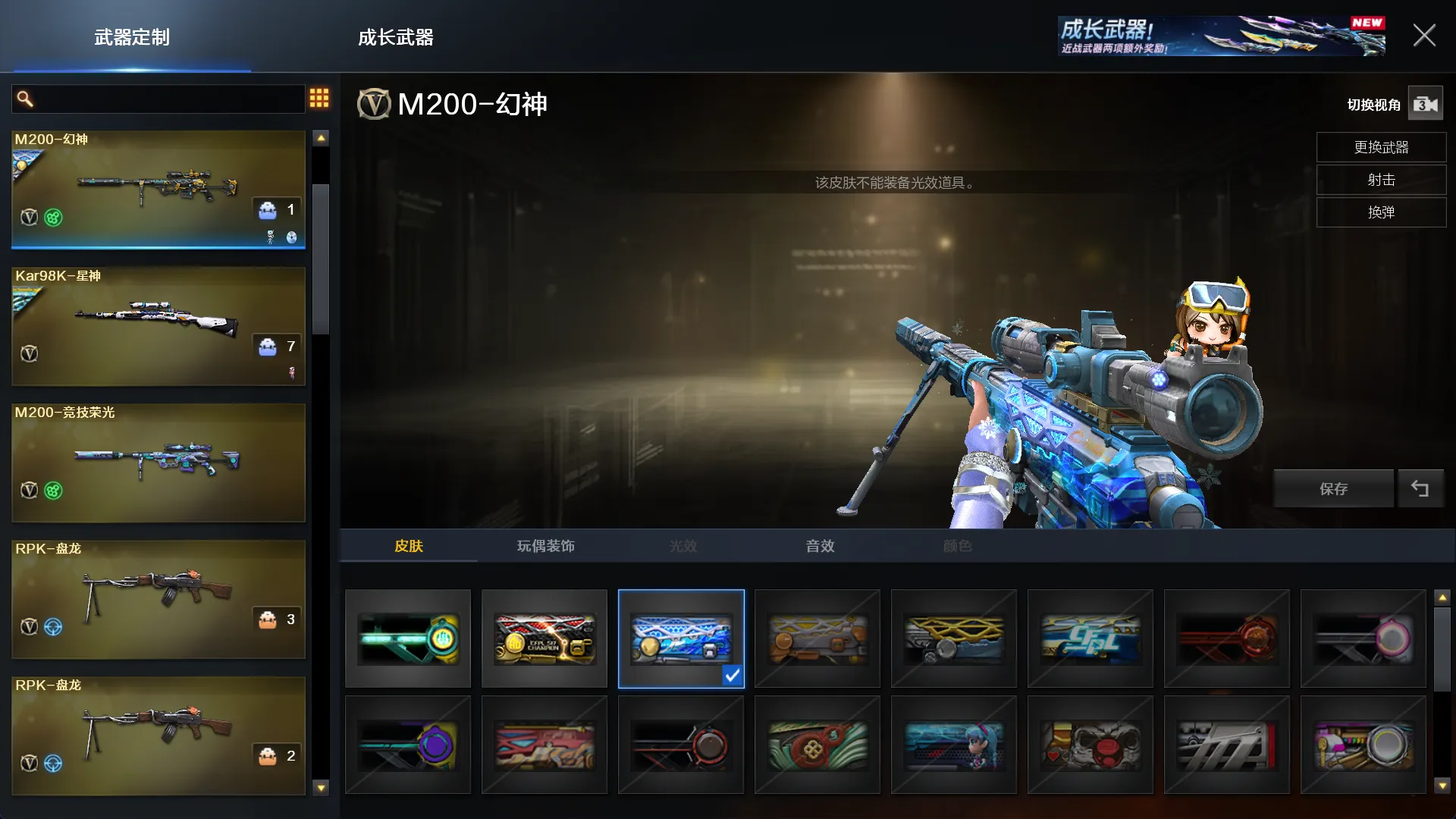Switch to the 成长武器 tab
The height and width of the screenshot is (819, 1456).
click(395, 37)
